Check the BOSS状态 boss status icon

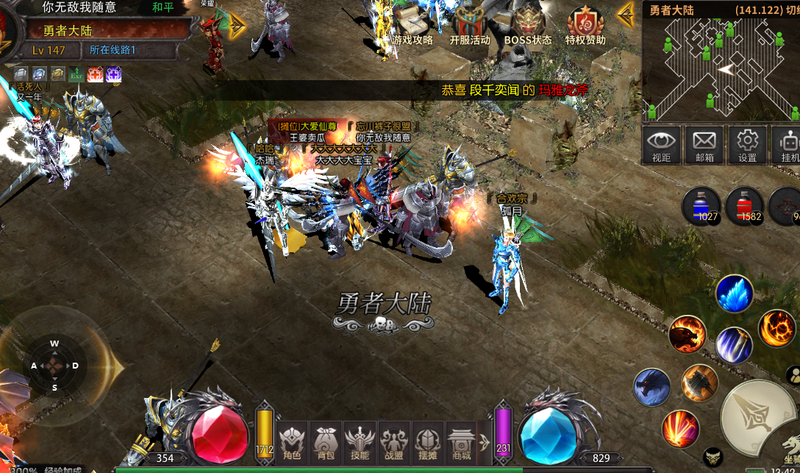528,26
